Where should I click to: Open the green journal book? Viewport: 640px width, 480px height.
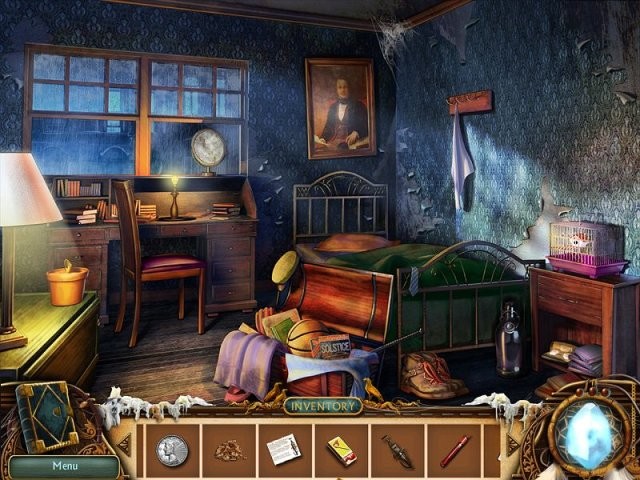[50, 418]
